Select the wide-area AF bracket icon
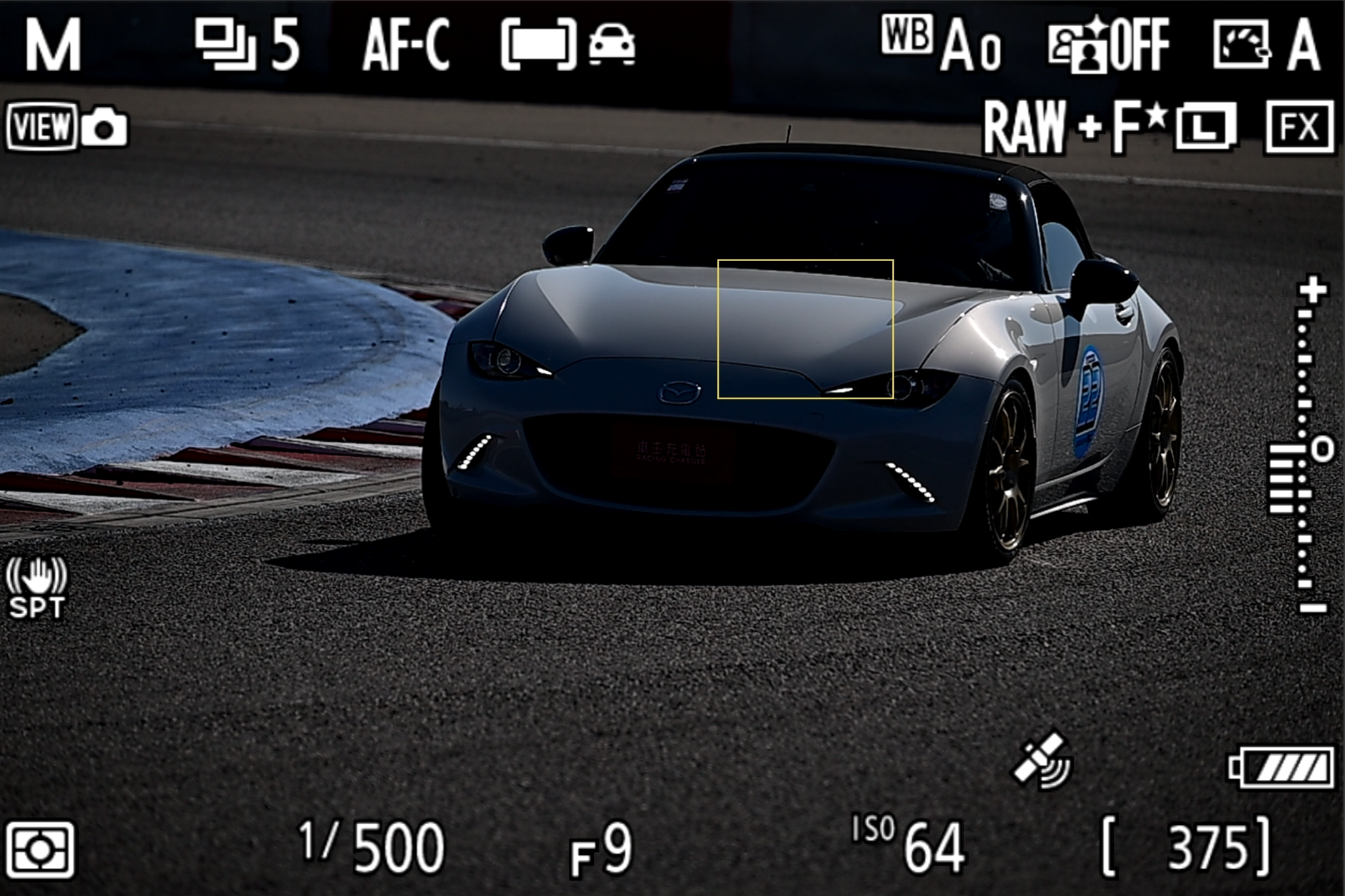This screenshot has width=1345, height=896. point(538,44)
